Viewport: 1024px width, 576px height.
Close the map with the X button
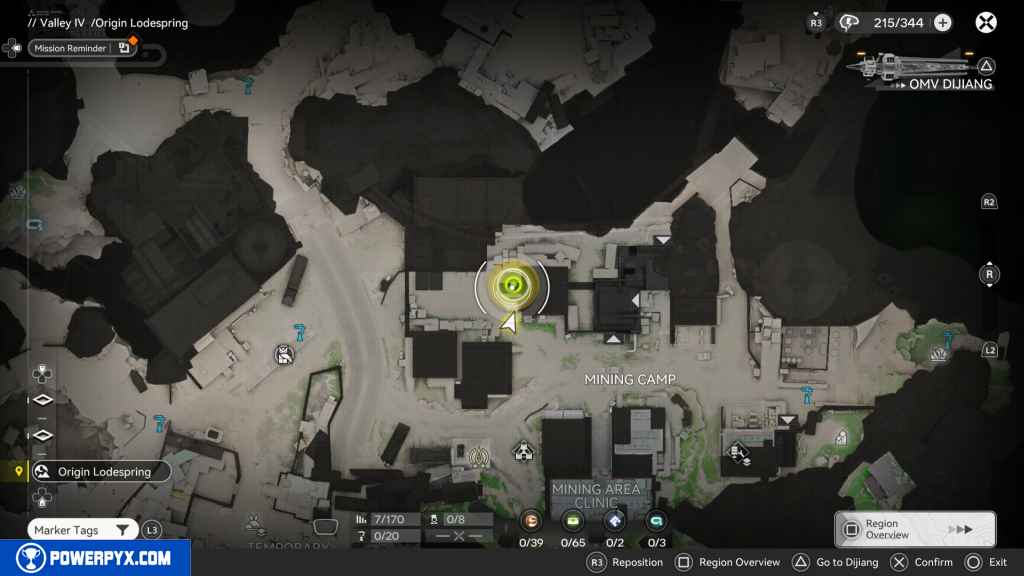coord(986,22)
